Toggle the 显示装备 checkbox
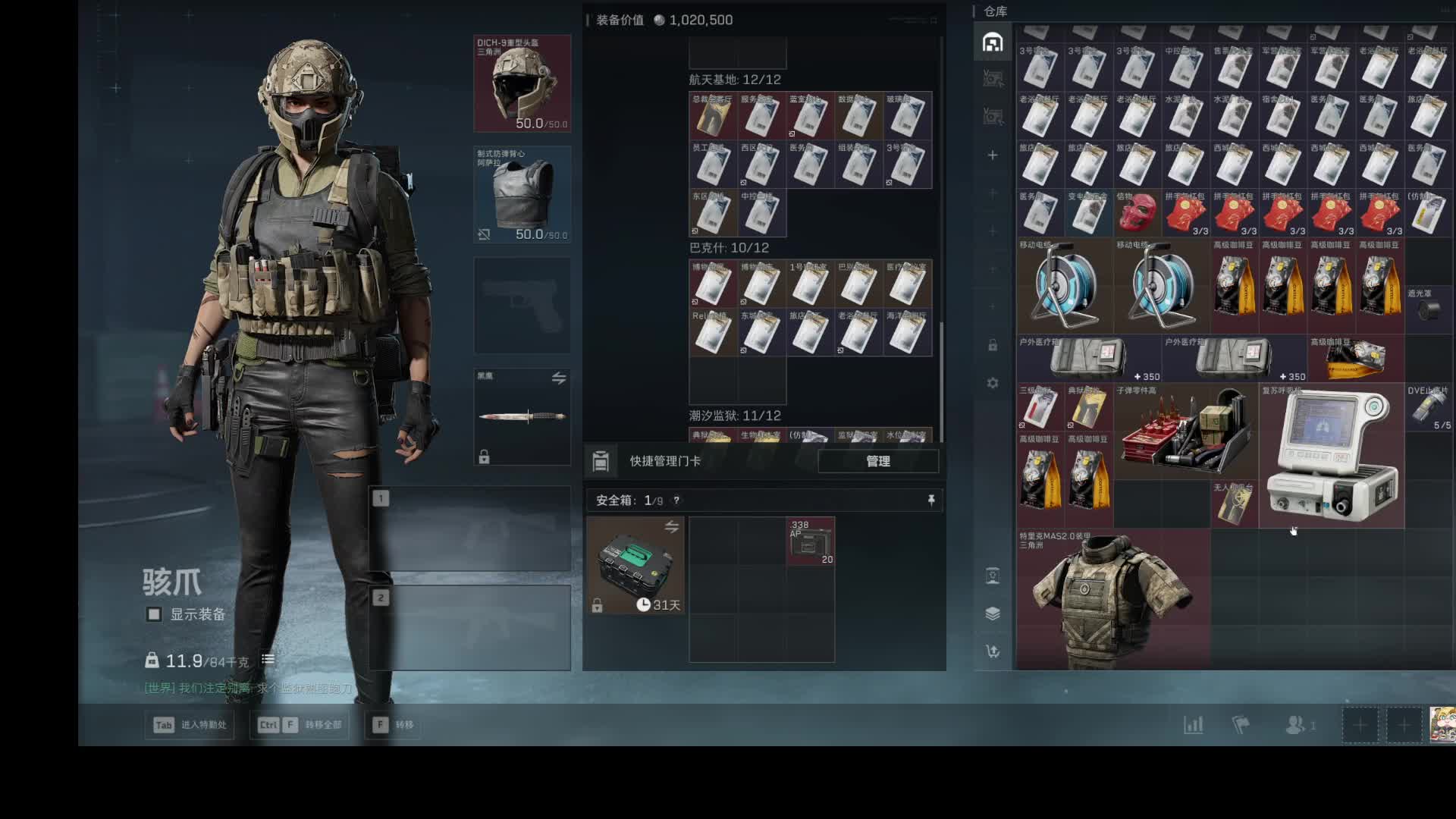Image resolution: width=1456 pixels, height=819 pixels. 154,614
